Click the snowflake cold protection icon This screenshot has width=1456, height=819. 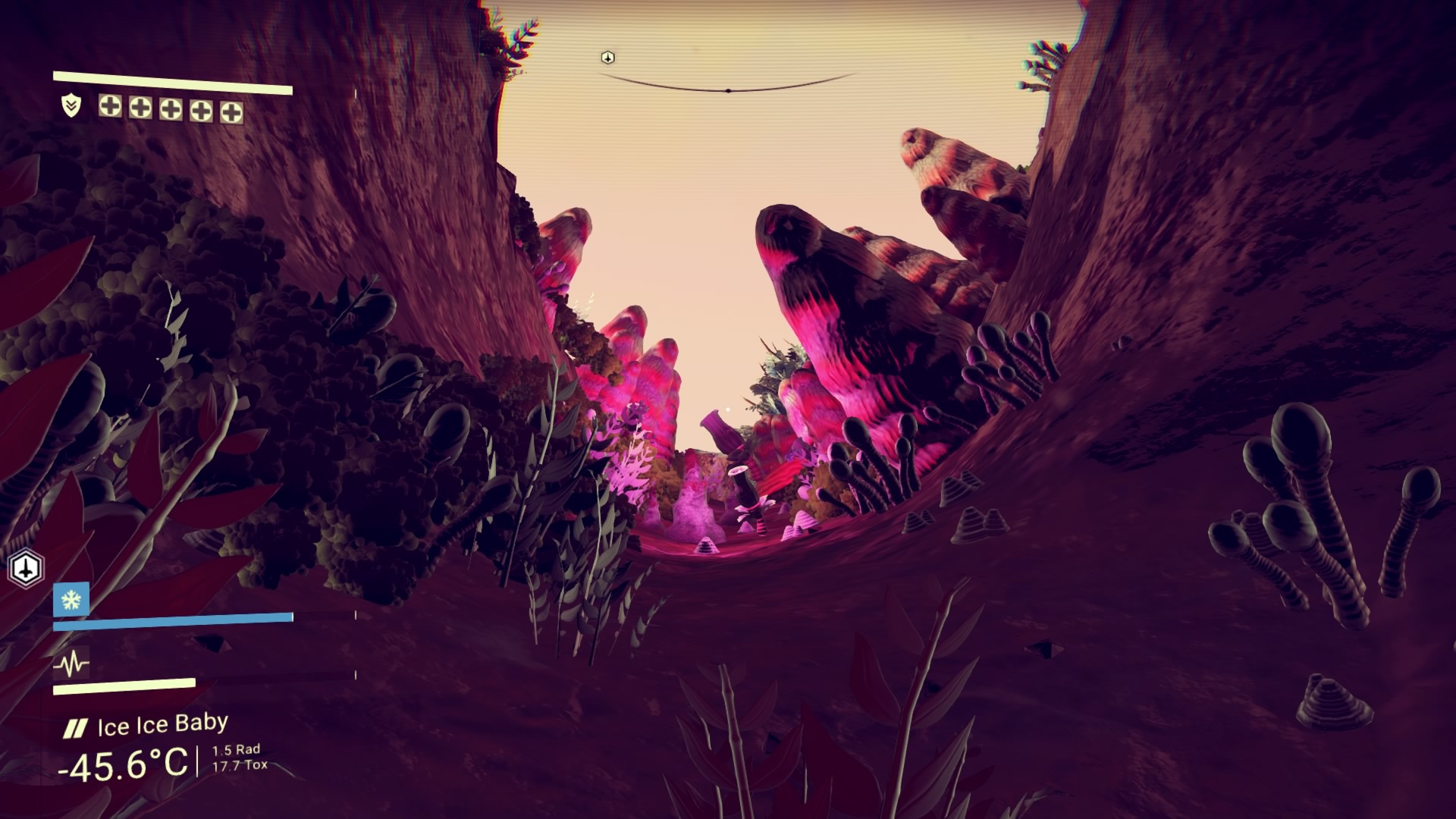pos(71,600)
